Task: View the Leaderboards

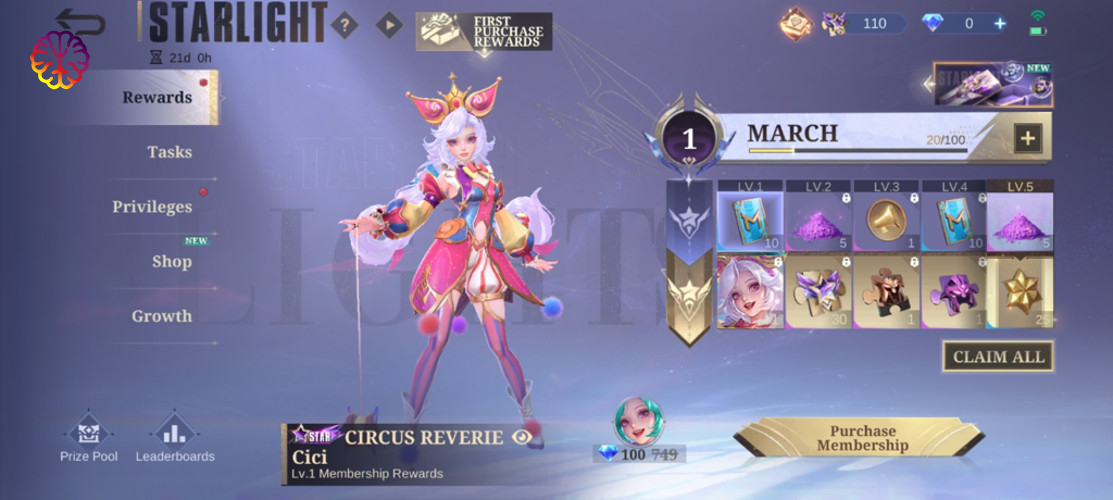Action: 175,438
